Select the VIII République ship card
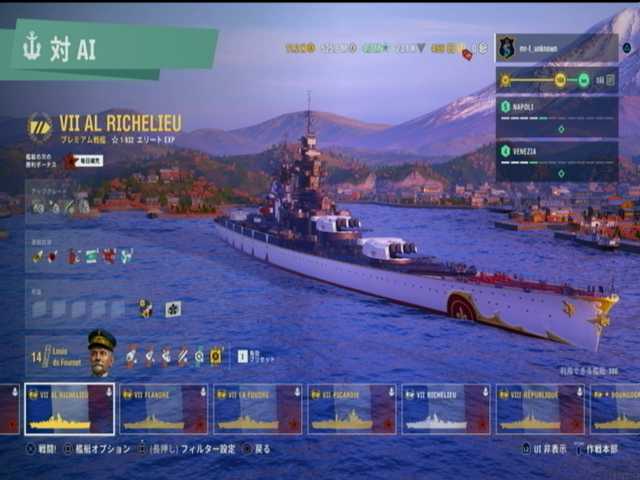Image resolution: width=640 pixels, height=480 pixels. [540, 409]
